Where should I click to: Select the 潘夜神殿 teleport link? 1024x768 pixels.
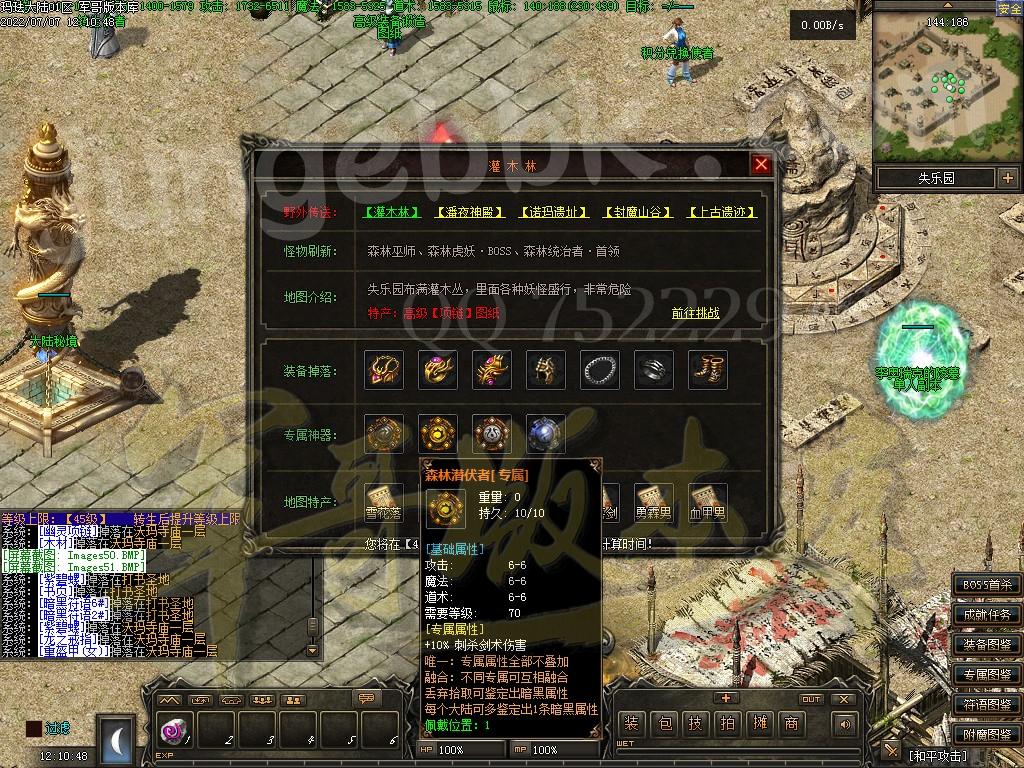pos(470,212)
